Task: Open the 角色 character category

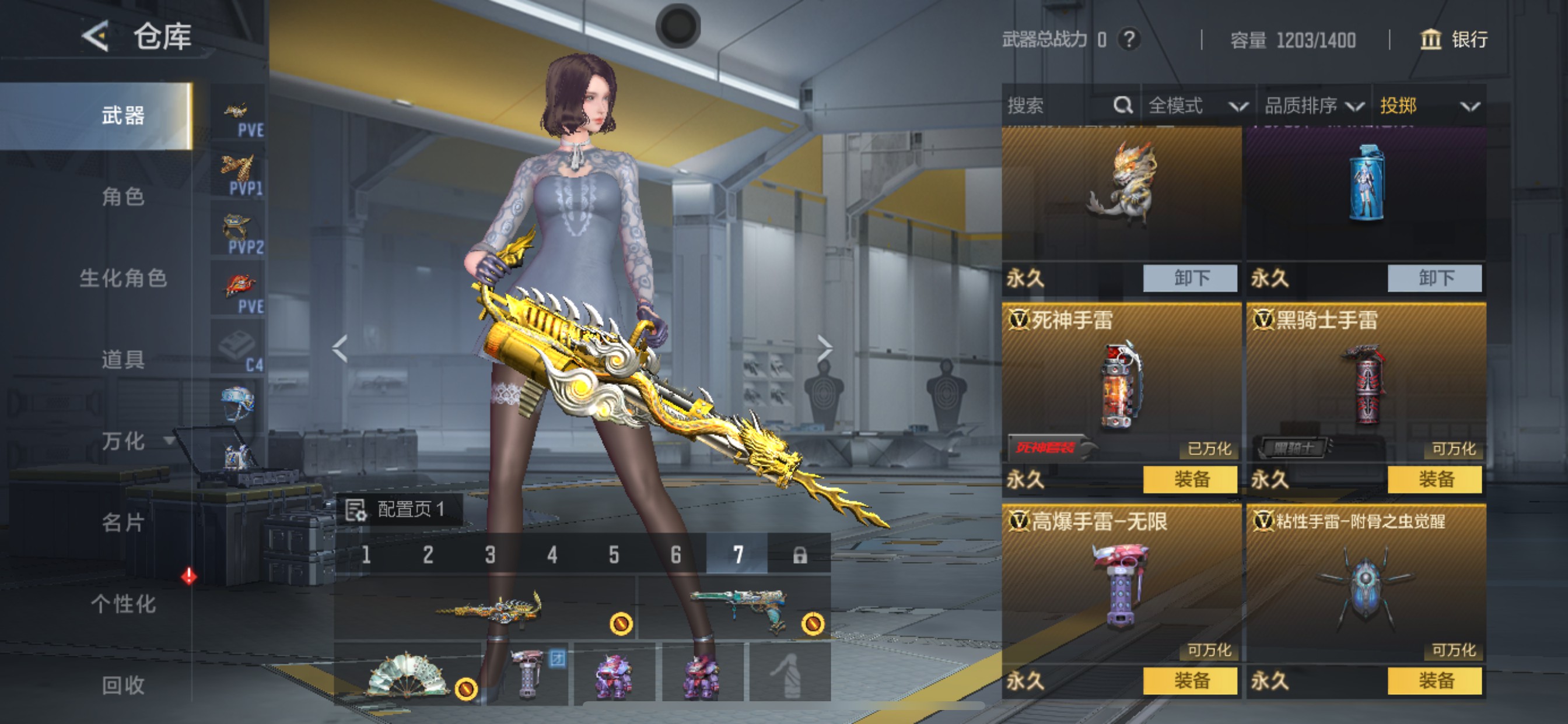Action: (123, 196)
